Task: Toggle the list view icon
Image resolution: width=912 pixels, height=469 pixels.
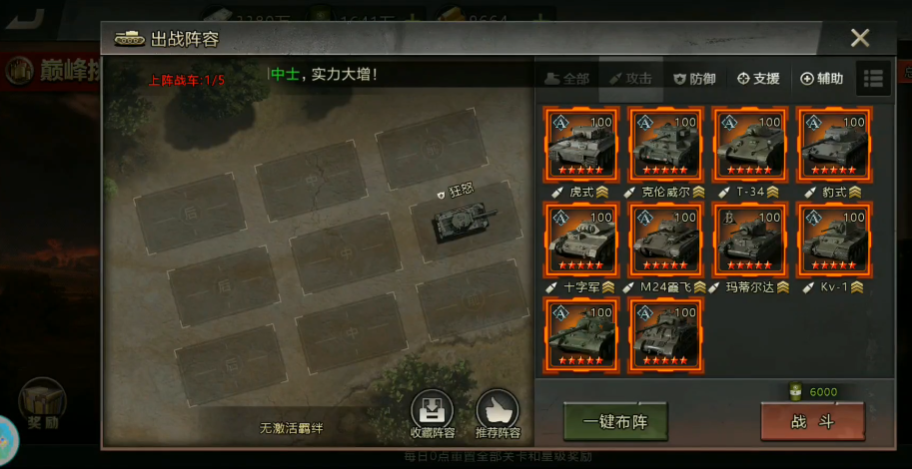Action: [x=873, y=78]
